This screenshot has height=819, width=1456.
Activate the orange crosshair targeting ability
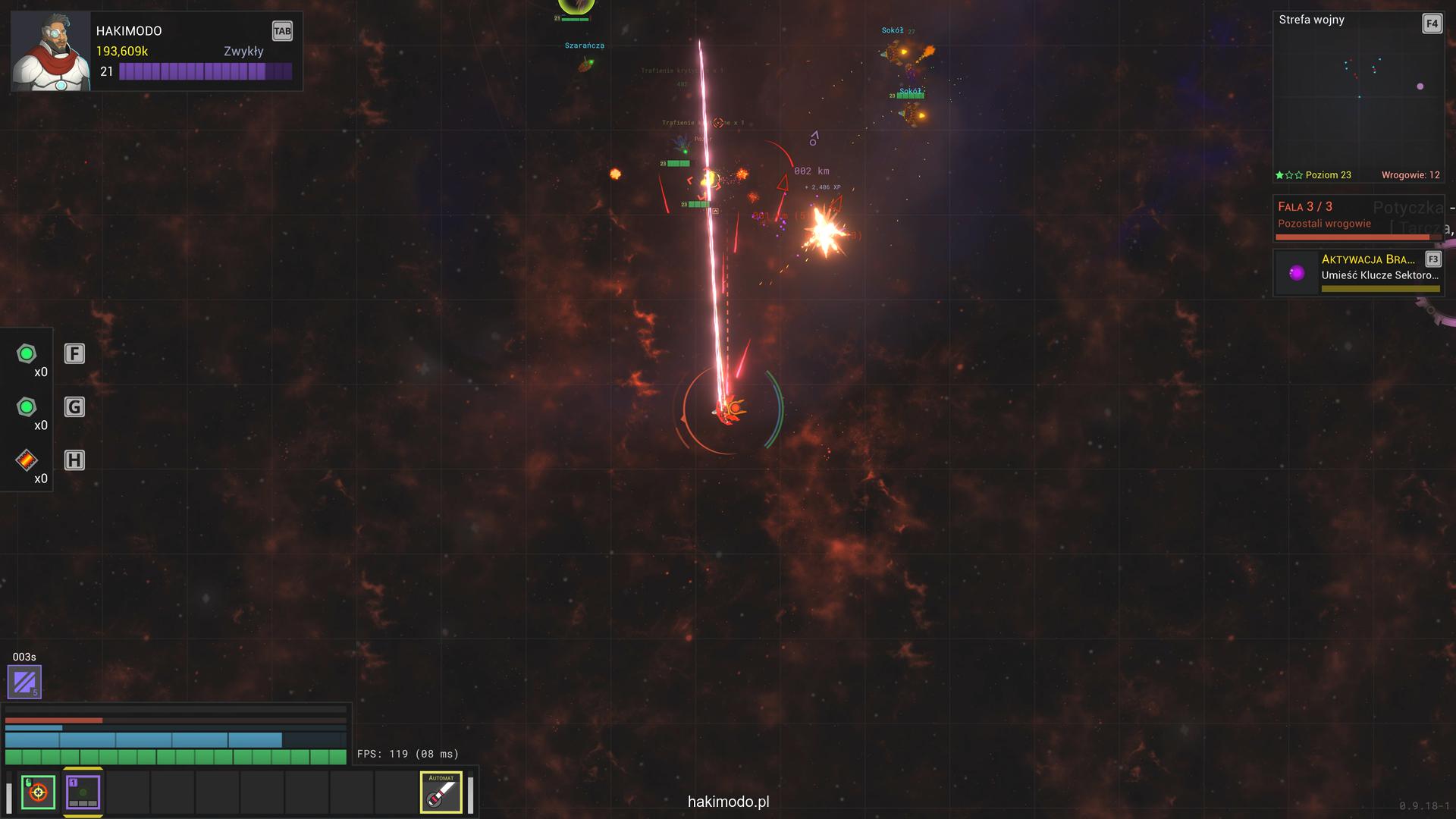[x=38, y=792]
